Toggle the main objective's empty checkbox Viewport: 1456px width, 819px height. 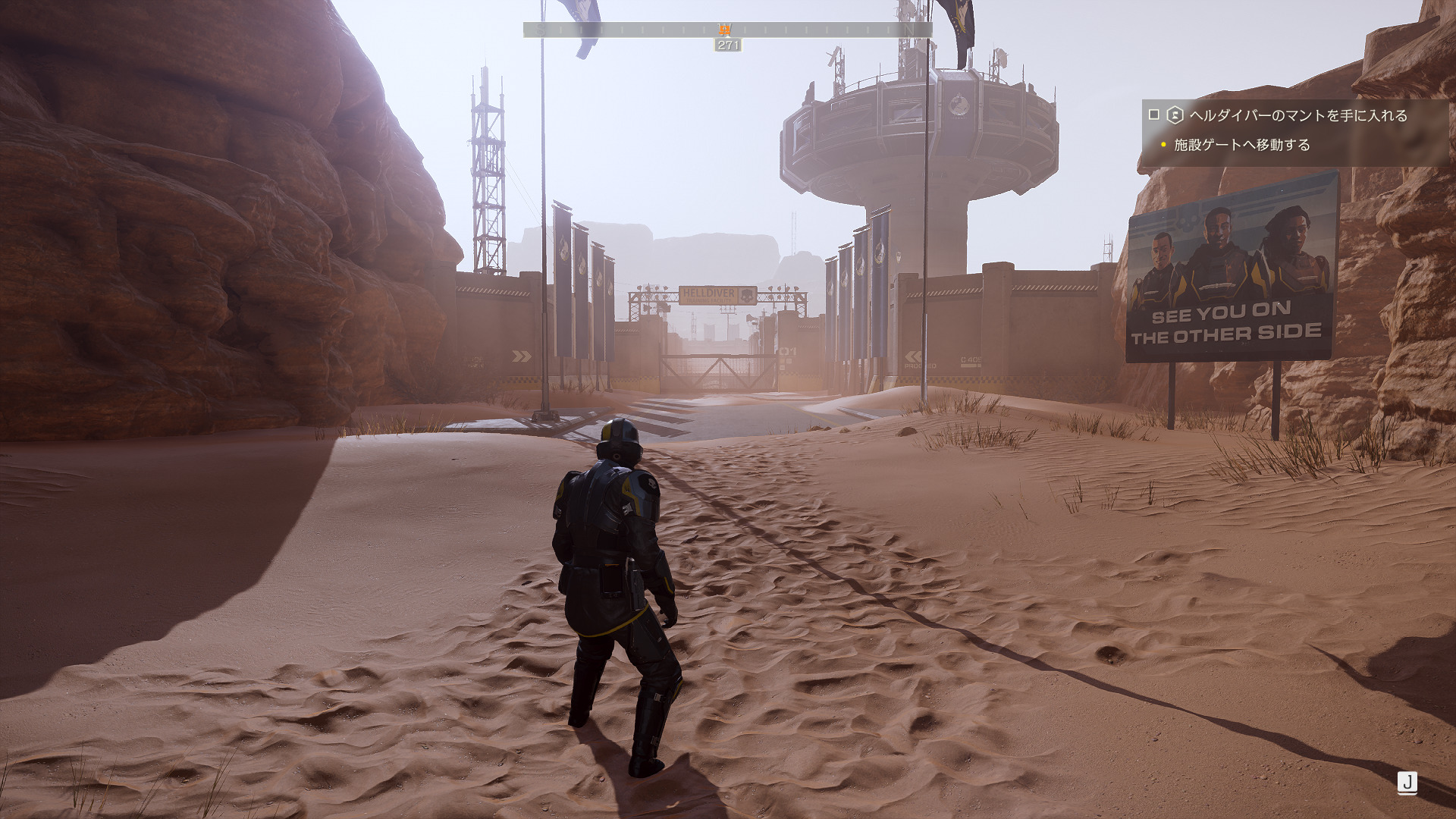[x=1154, y=115]
